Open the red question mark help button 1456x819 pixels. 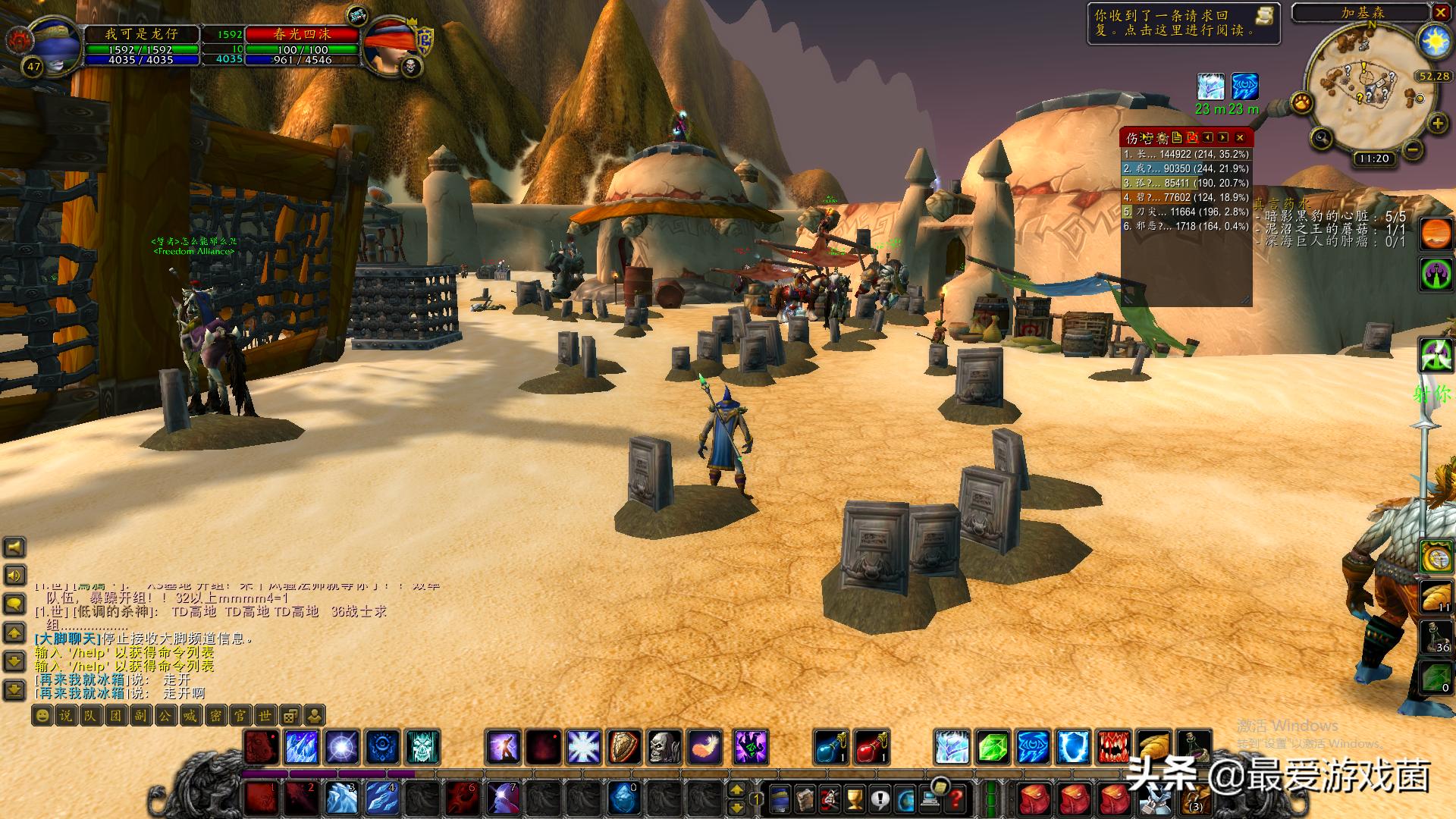coord(957,799)
